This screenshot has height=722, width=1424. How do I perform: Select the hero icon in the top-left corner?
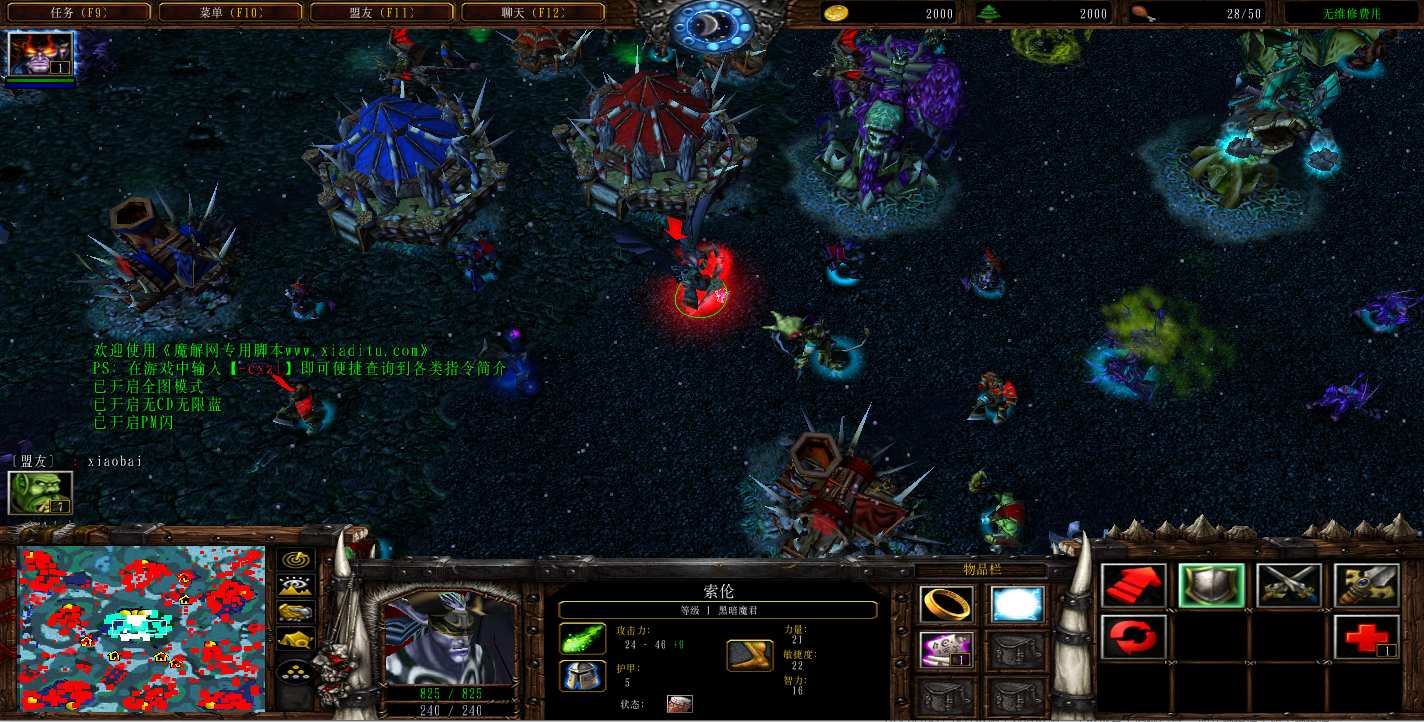[x=40, y=54]
